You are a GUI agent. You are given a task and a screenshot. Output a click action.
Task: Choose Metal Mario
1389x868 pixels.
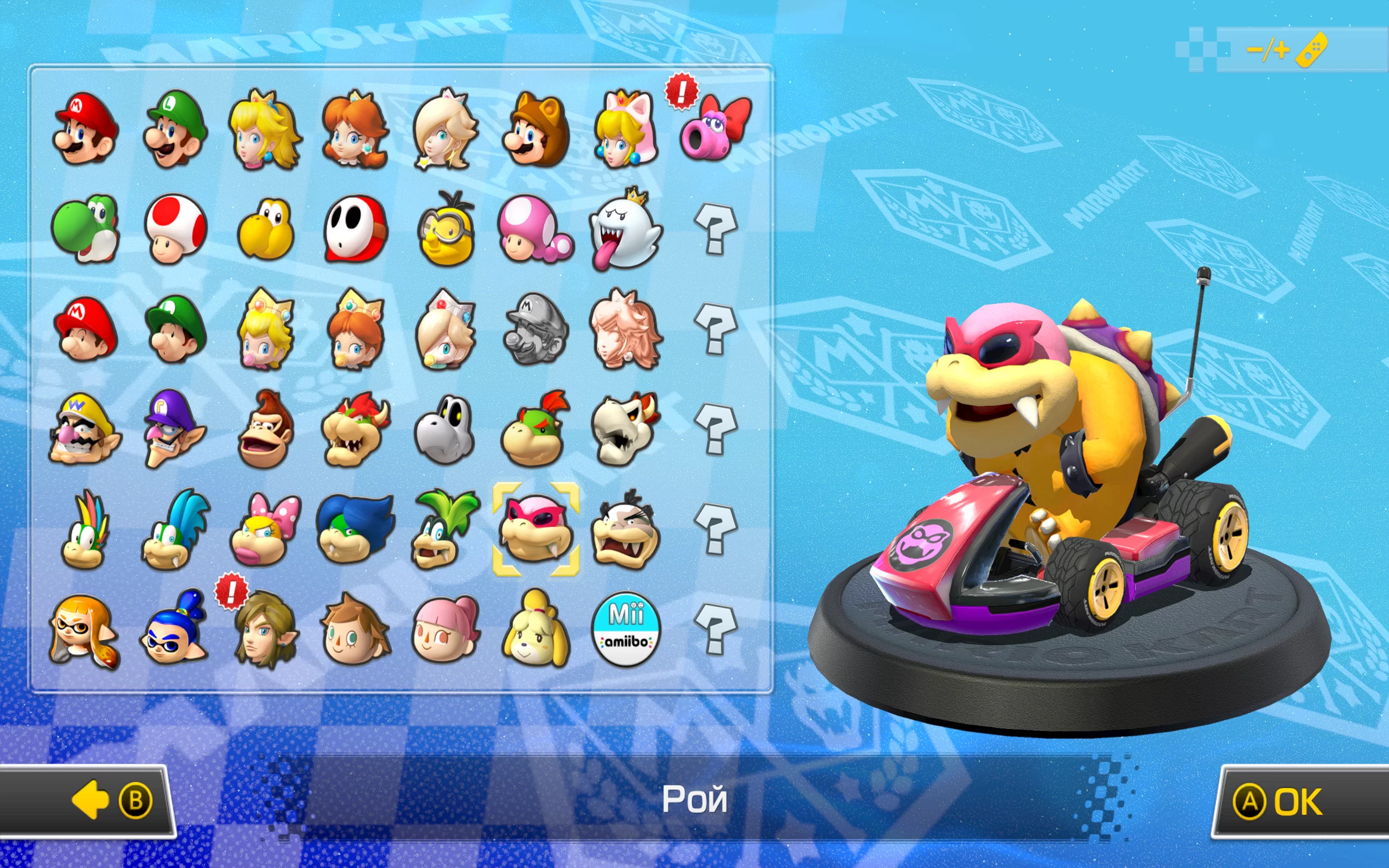pyautogui.click(x=536, y=329)
